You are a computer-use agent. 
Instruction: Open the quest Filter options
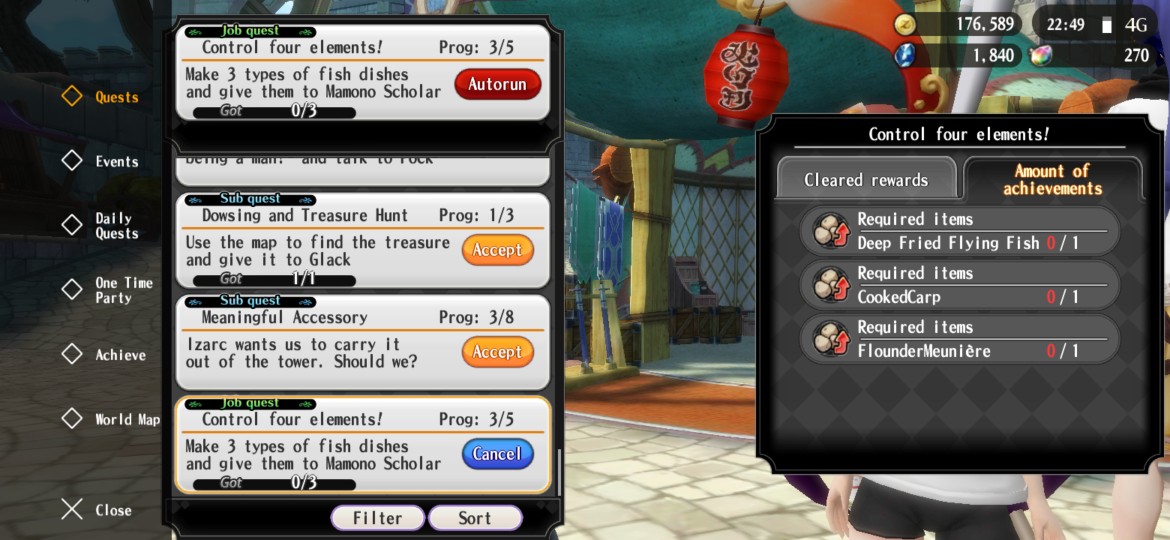(377, 518)
